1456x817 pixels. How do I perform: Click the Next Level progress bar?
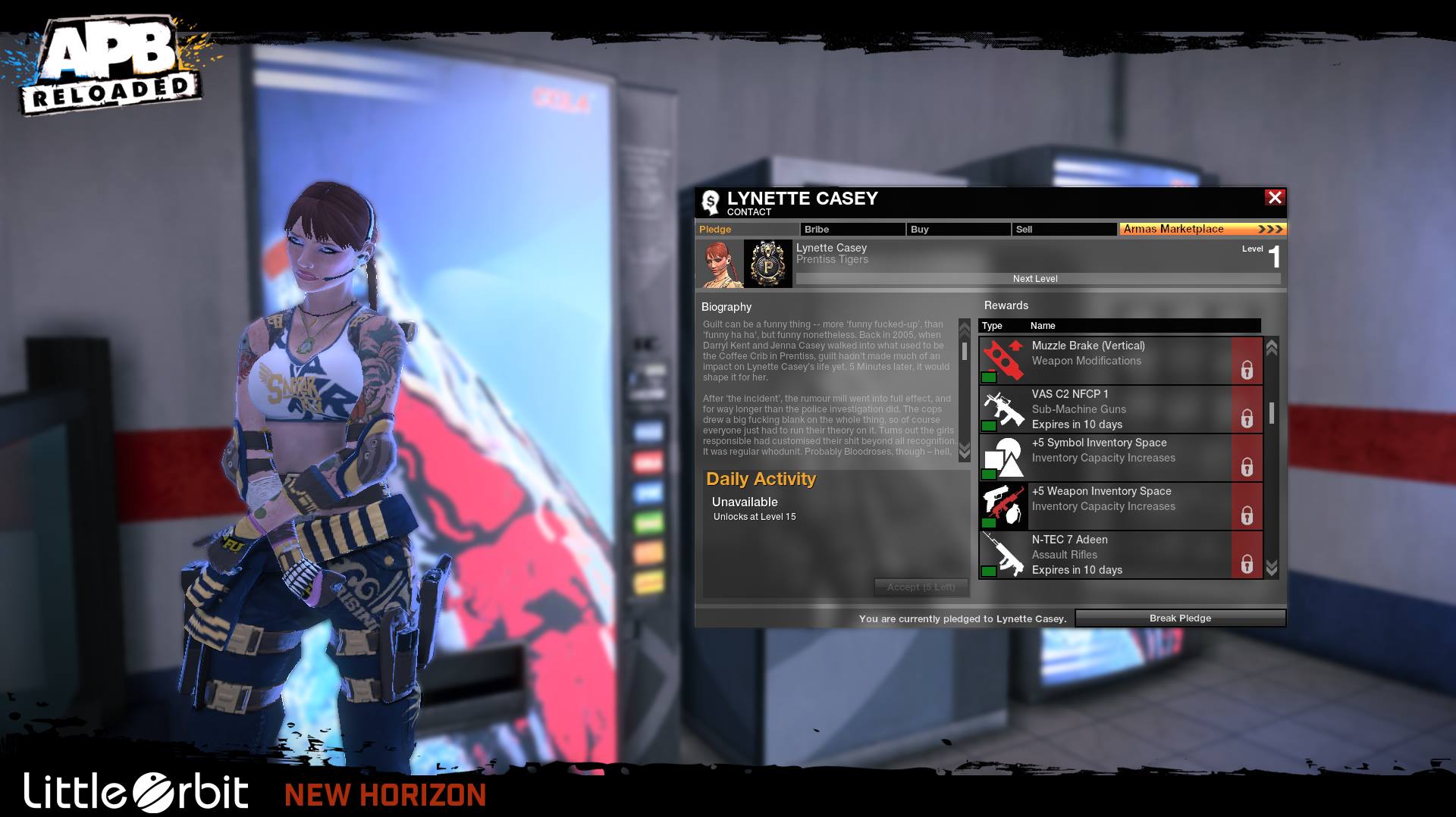[x=1034, y=279]
